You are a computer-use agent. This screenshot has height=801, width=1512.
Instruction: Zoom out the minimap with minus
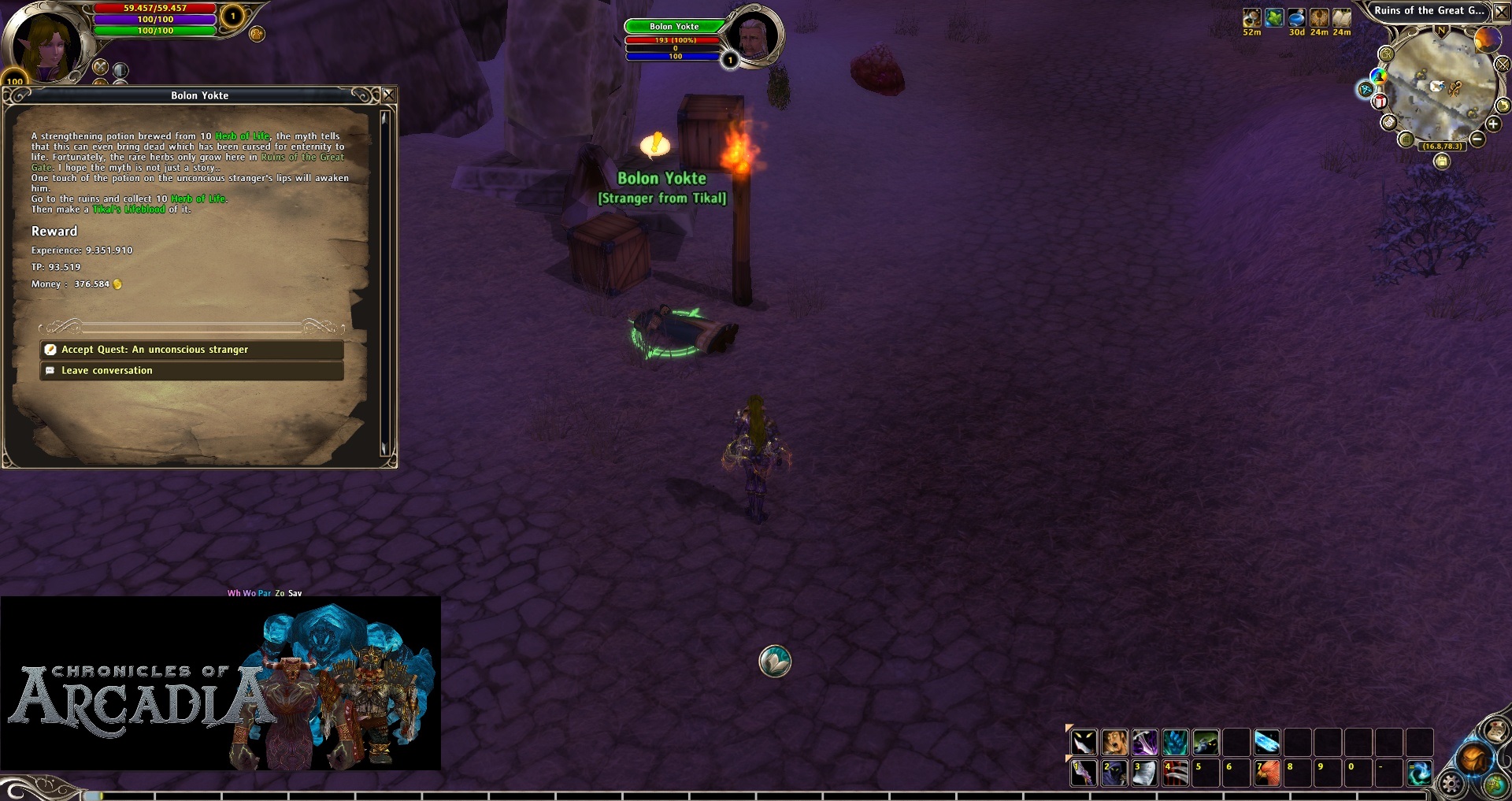1477,139
